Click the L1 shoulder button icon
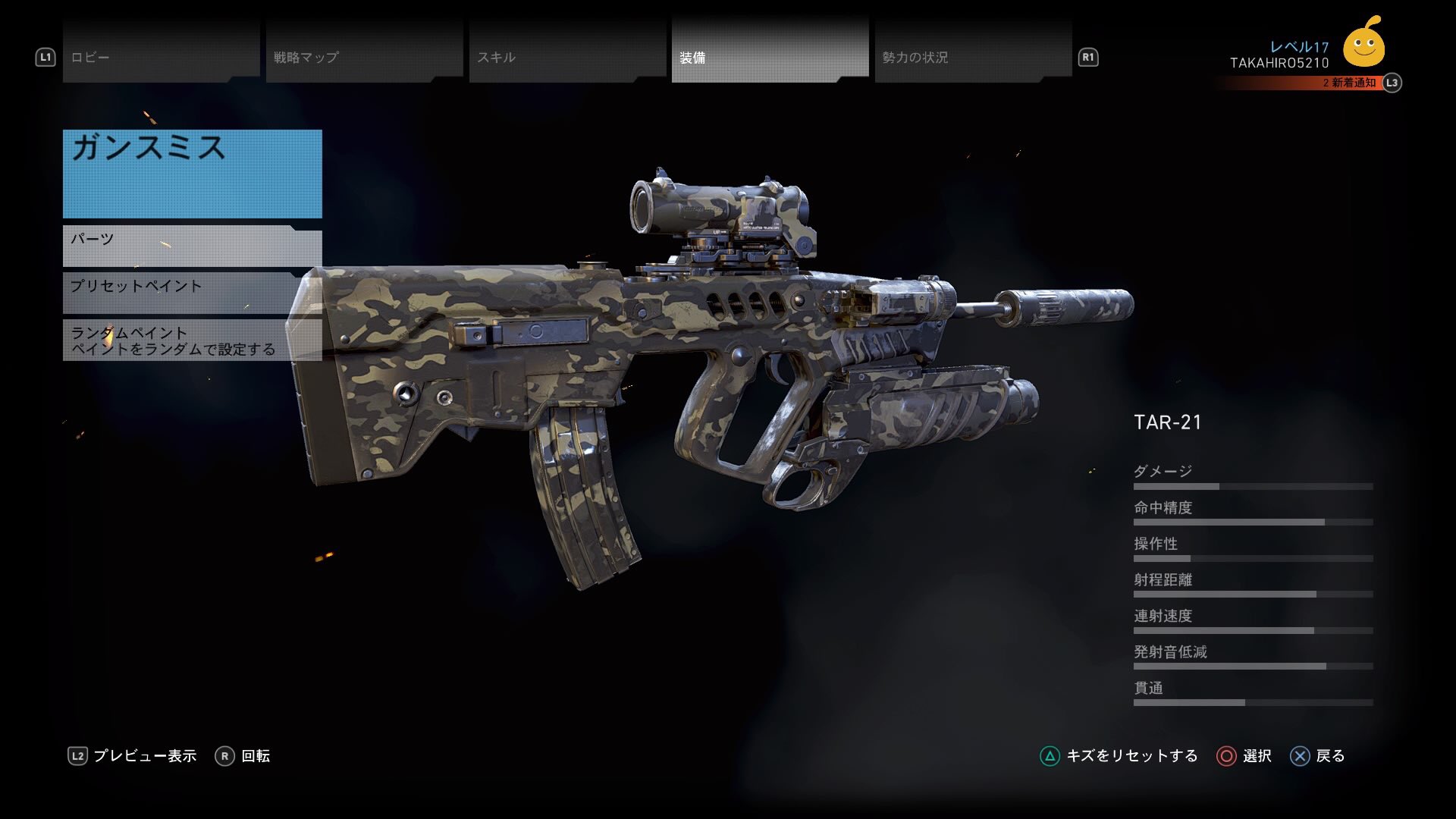Image resolution: width=1456 pixels, height=819 pixels. pos(45,55)
